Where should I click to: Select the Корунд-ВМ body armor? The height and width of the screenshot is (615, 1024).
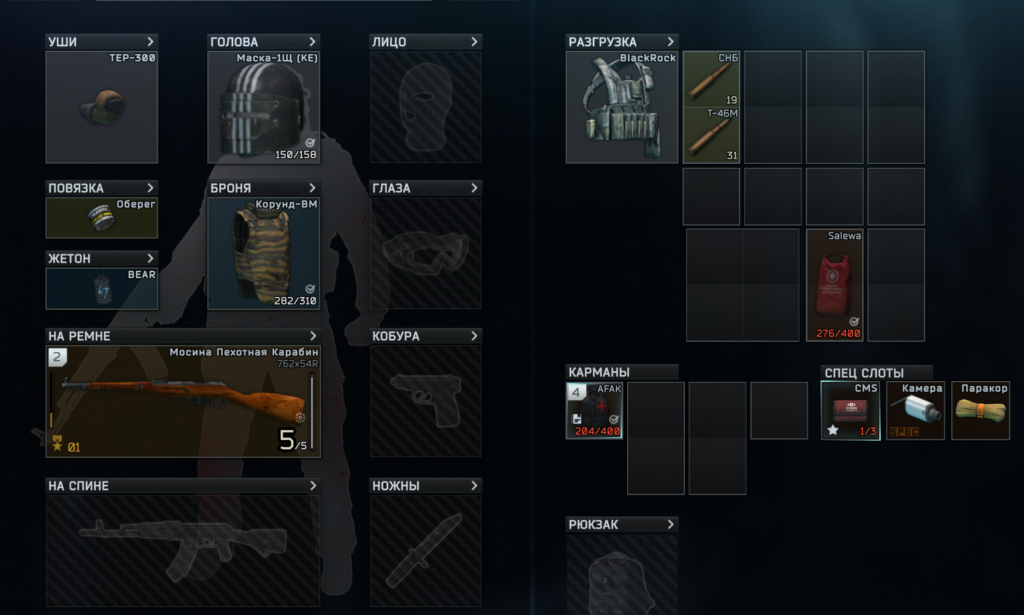pyautogui.click(x=263, y=253)
